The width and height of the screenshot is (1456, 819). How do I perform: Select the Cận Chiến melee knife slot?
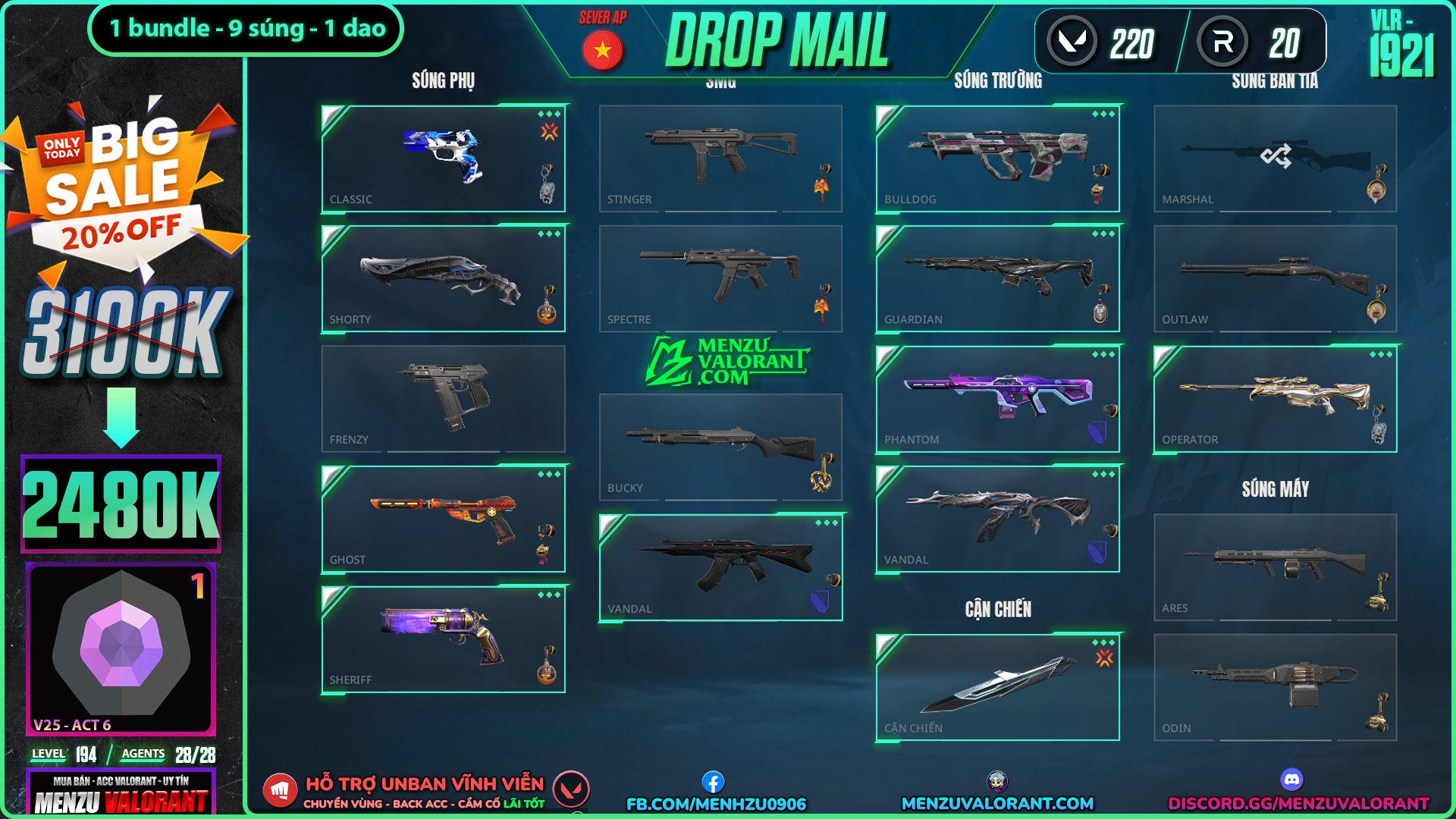tap(997, 687)
